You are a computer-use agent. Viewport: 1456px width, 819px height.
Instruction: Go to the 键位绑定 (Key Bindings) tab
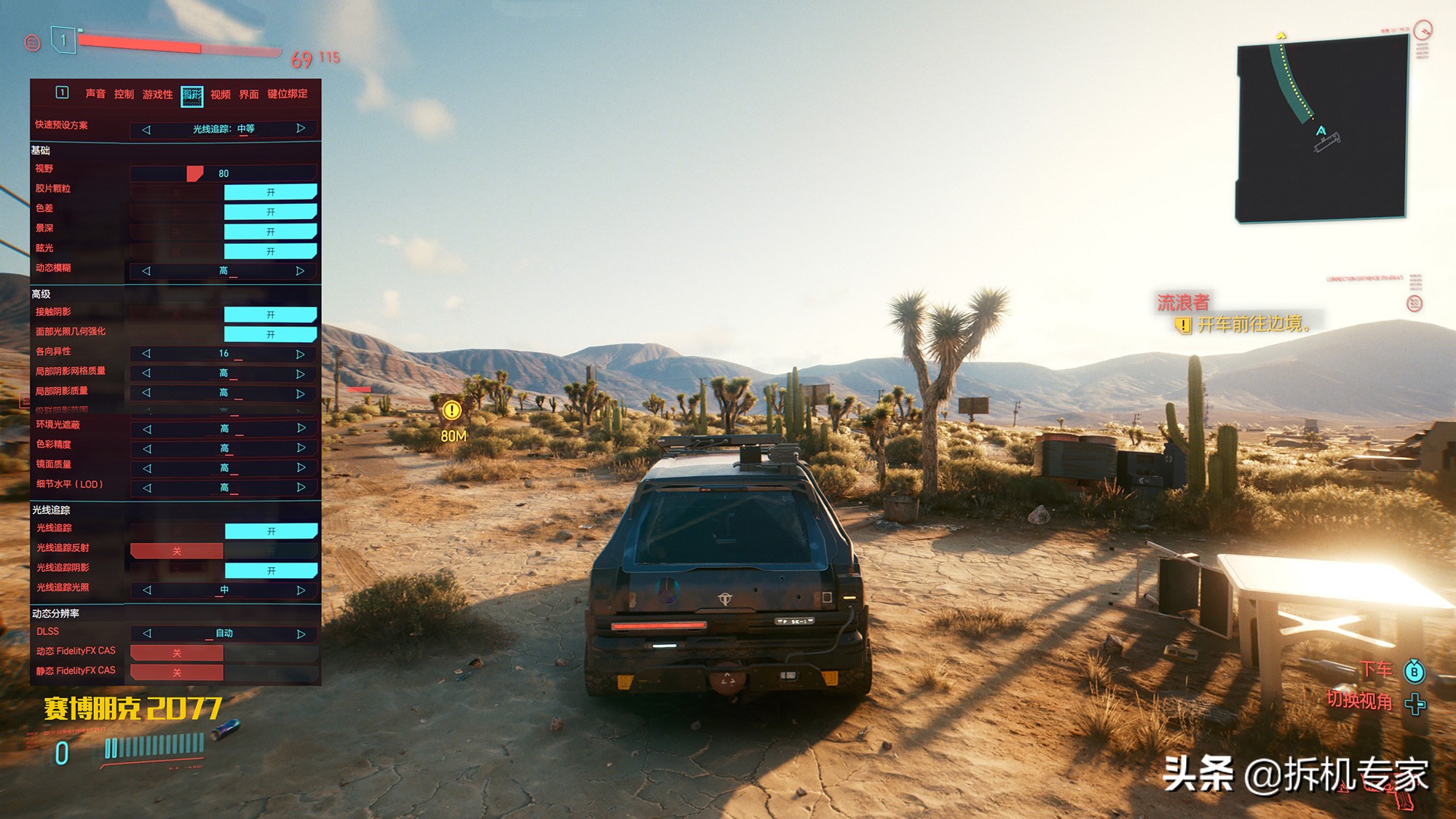click(x=287, y=94)
